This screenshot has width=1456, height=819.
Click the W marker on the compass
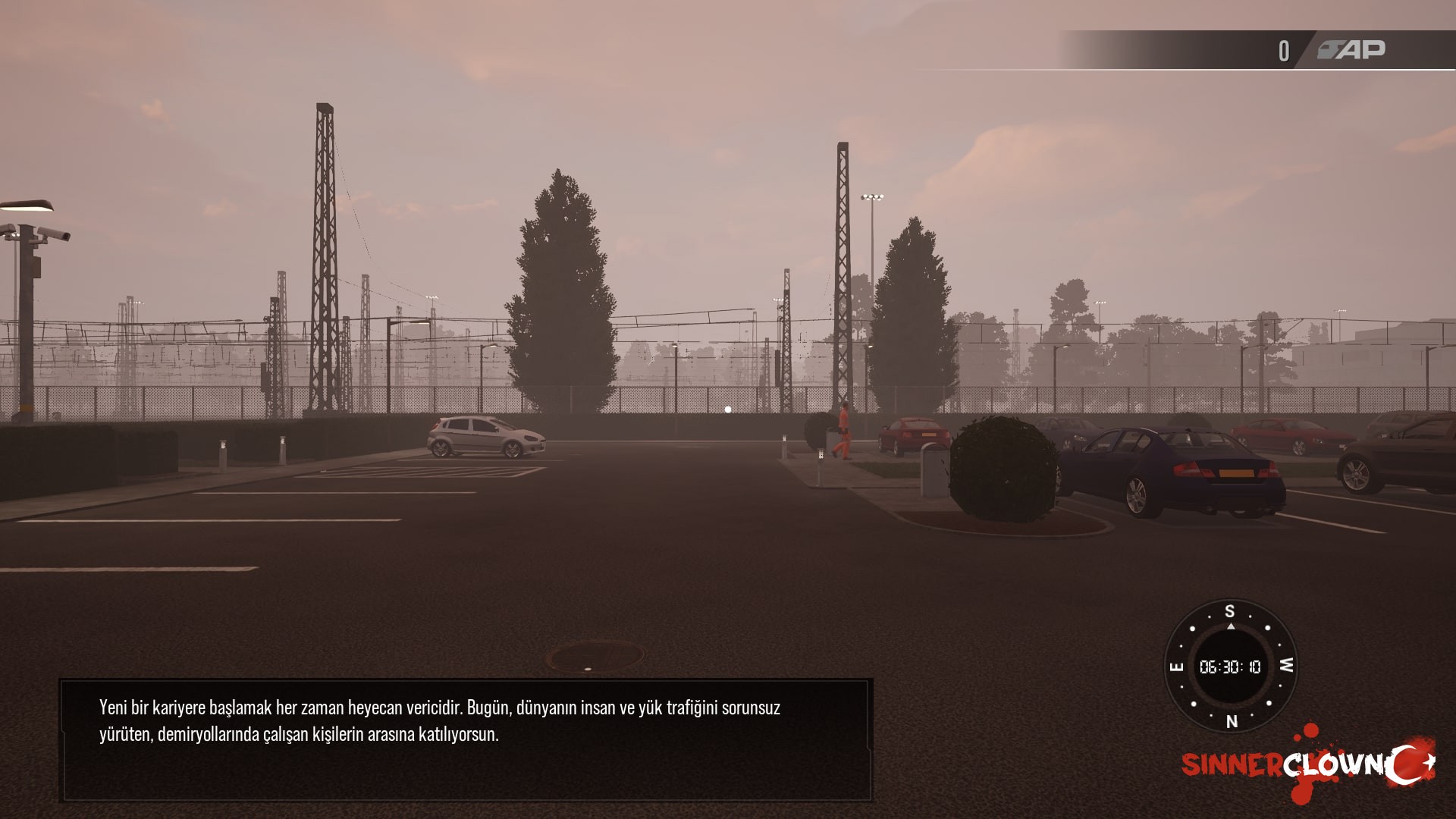pos(1285,666)
